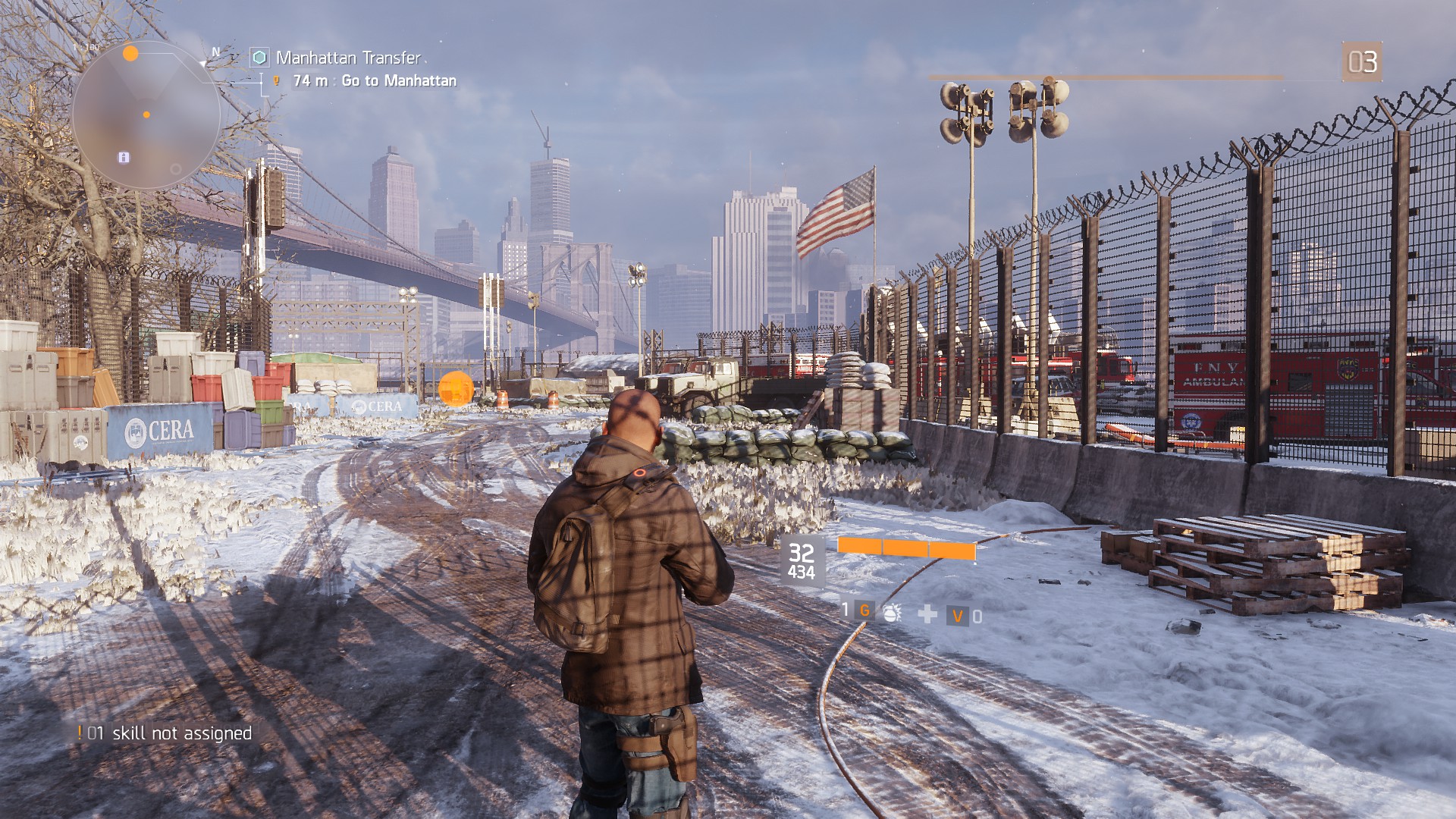1456x819 pixels.
Task: Use the medkit cross icon
Action: (927, 614)
